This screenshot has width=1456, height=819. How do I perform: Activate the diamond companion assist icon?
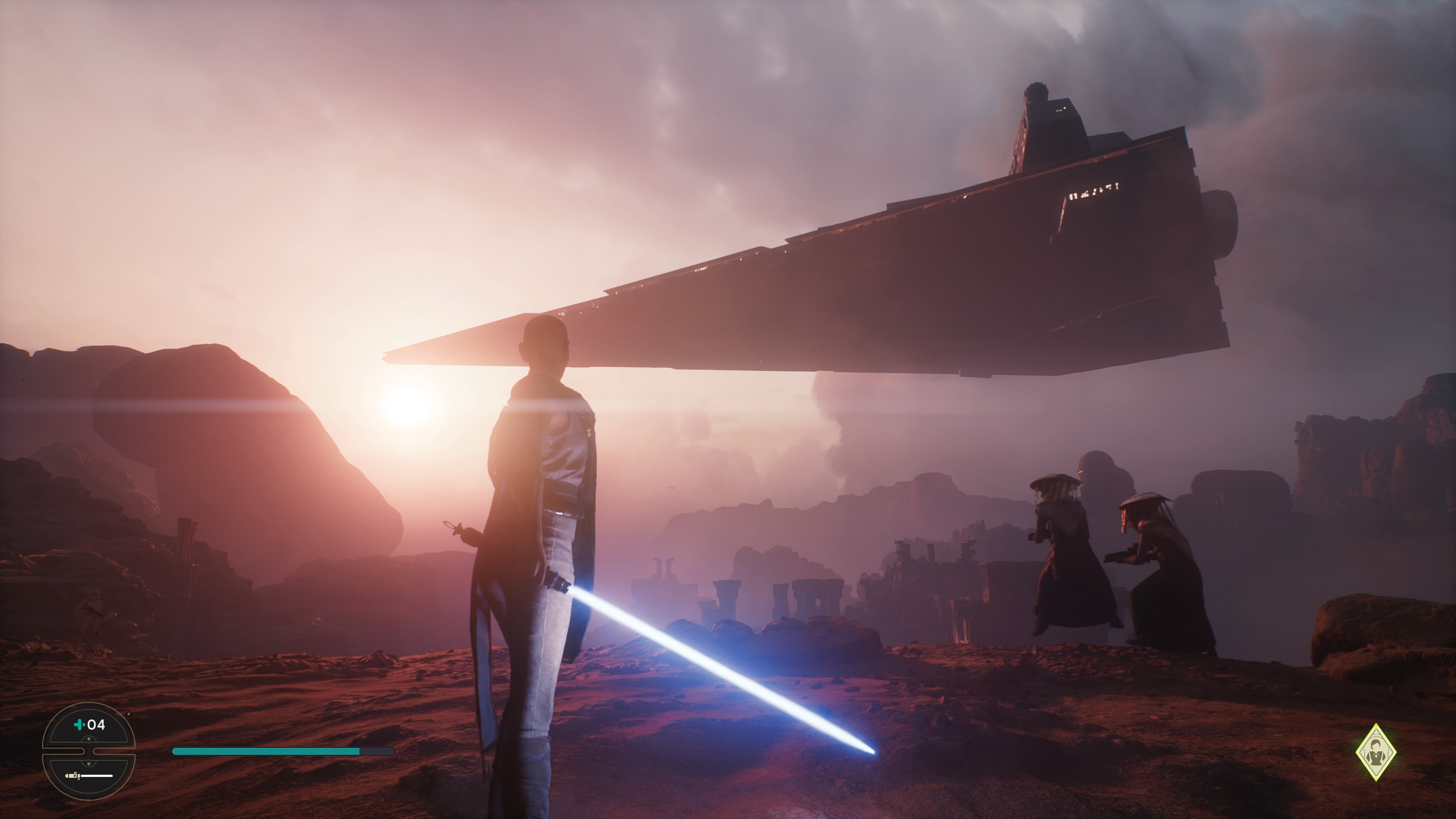1375,752
